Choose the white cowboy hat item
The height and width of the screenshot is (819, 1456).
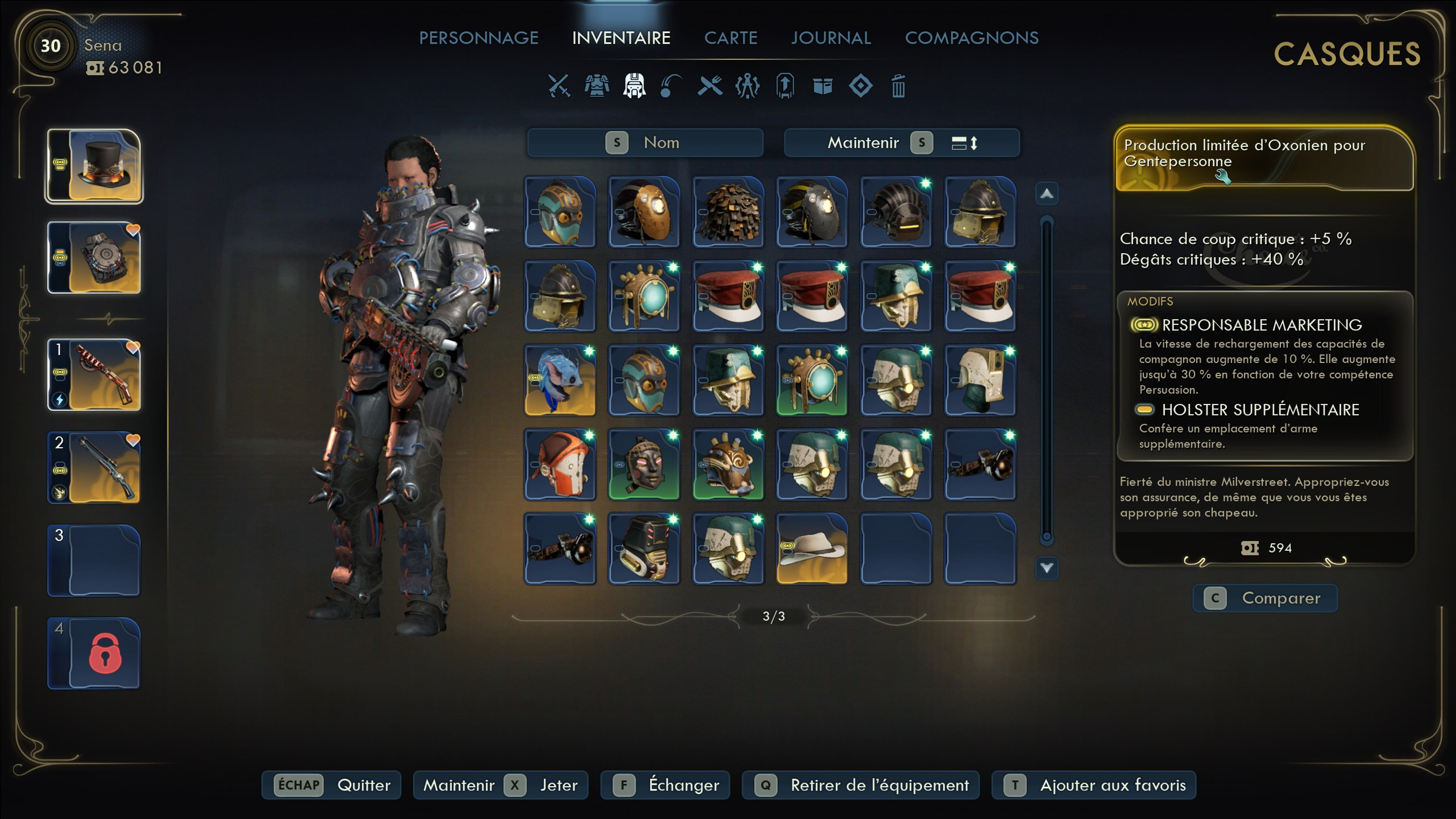pyautogui.click(x=812, y=548)
